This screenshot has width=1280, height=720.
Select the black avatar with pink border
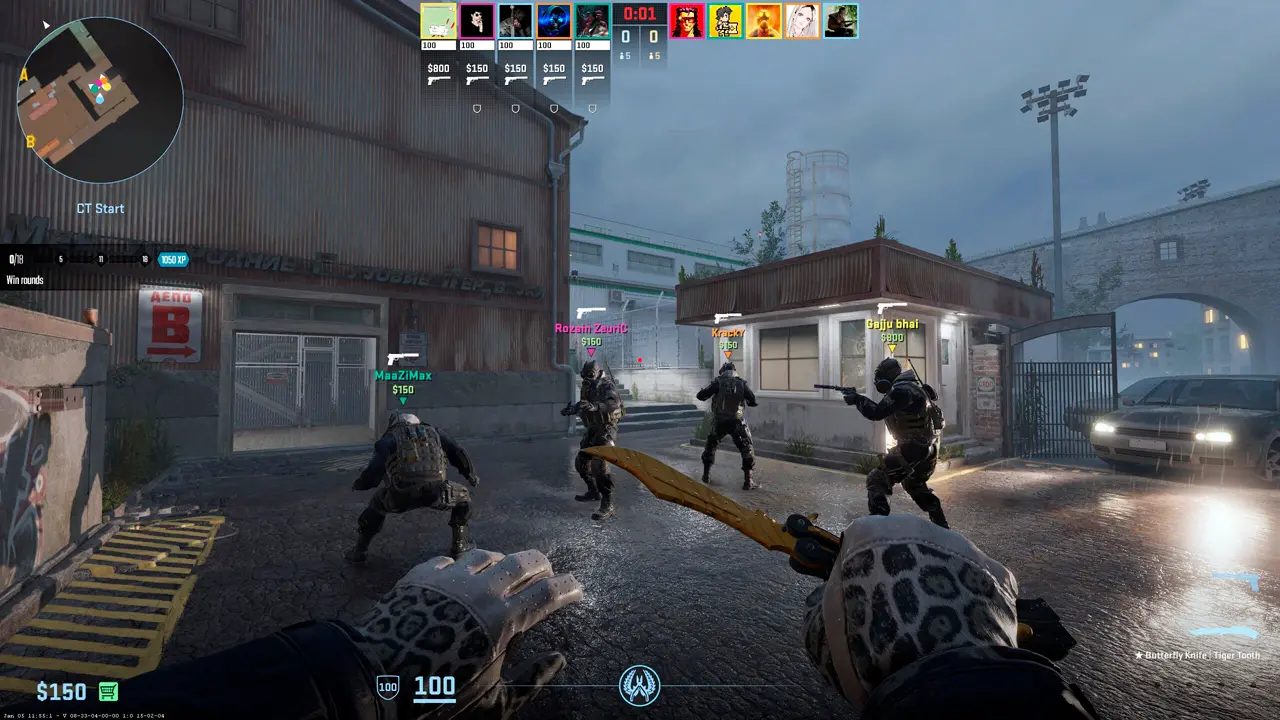coord(477,21)
